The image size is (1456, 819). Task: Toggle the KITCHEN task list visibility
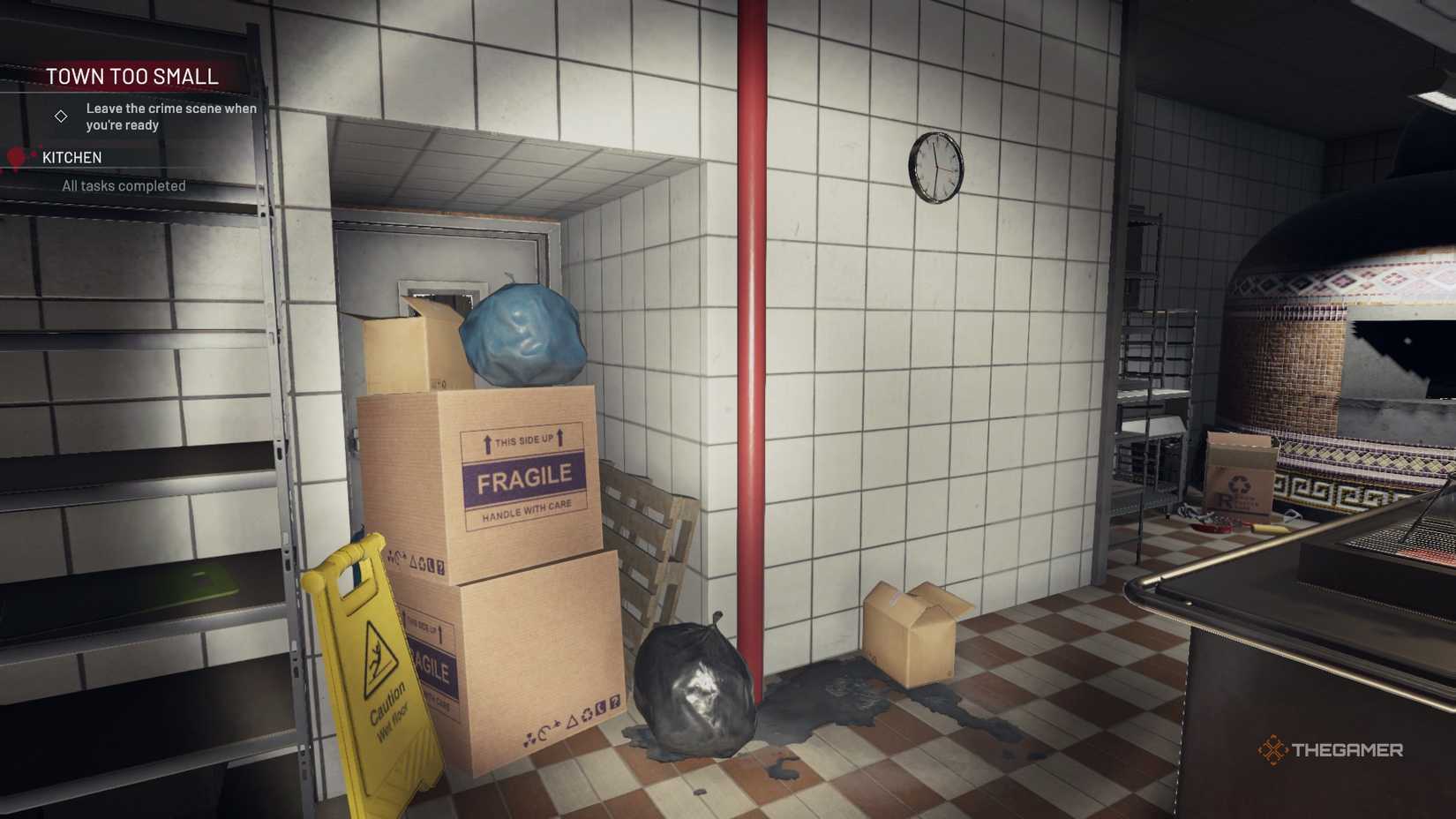click(x=71, y=157)
